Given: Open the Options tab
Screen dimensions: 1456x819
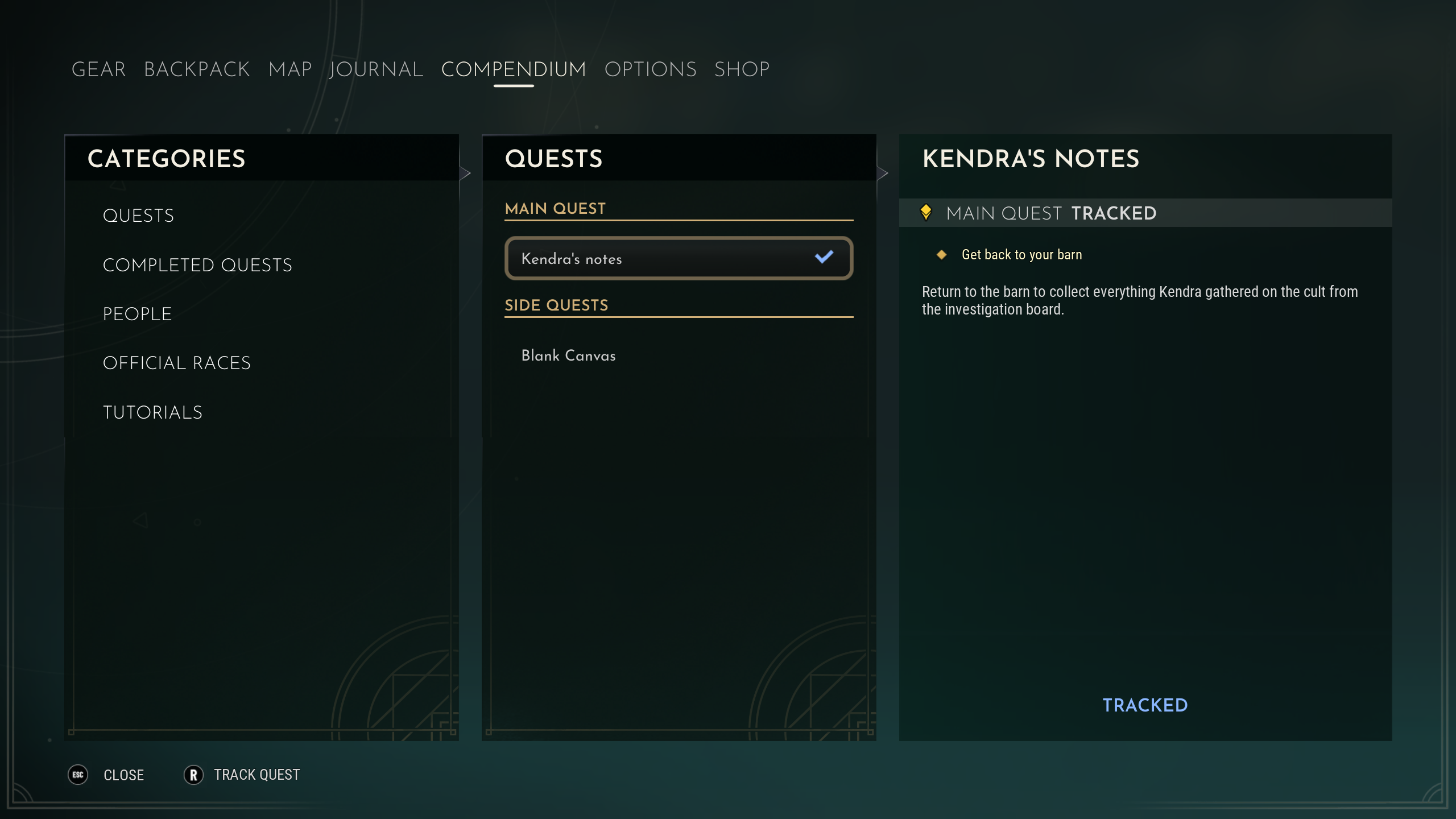Looking at the screenshot, I should point(650,69).
